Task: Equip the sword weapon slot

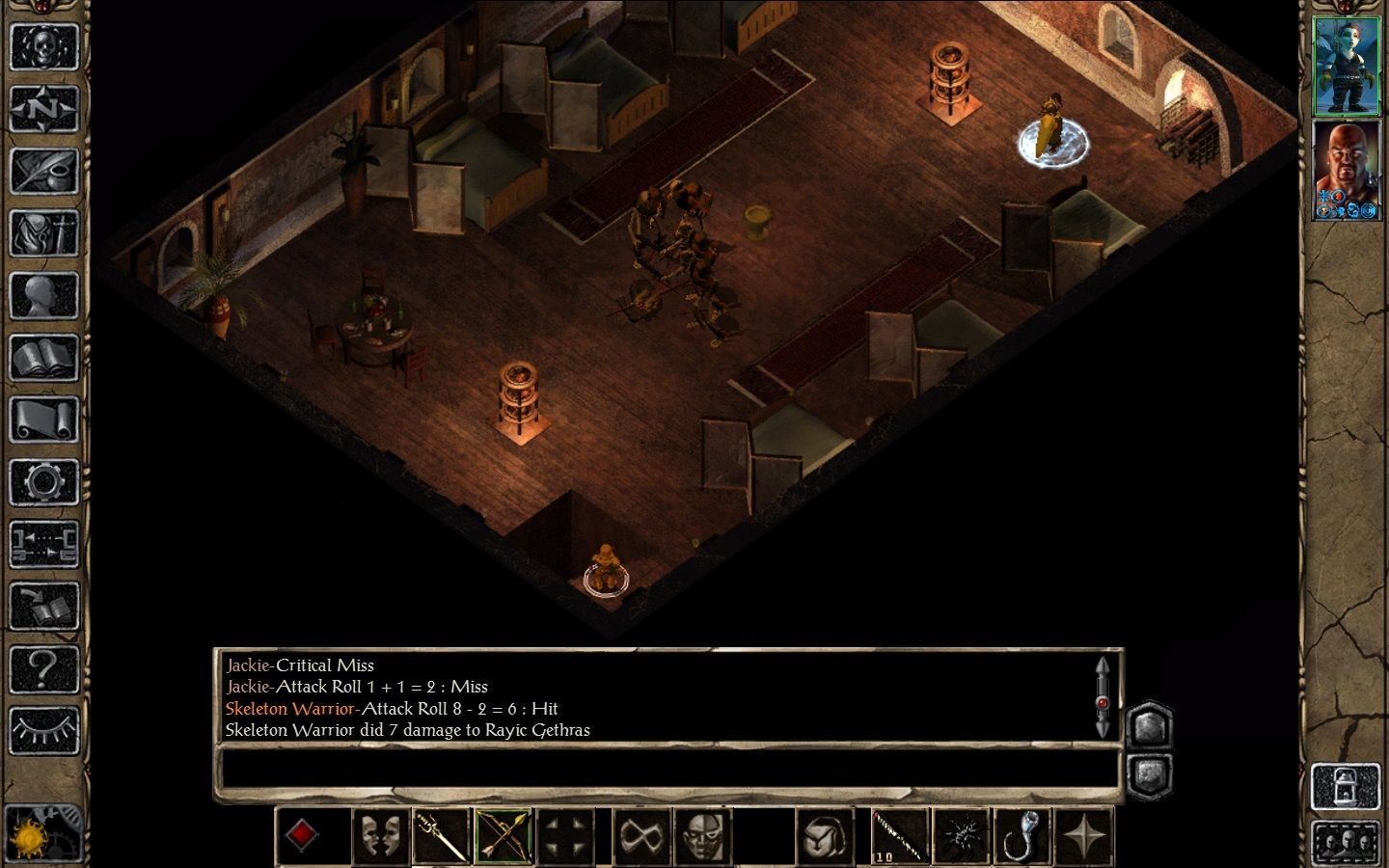Action: click(442, 836)
